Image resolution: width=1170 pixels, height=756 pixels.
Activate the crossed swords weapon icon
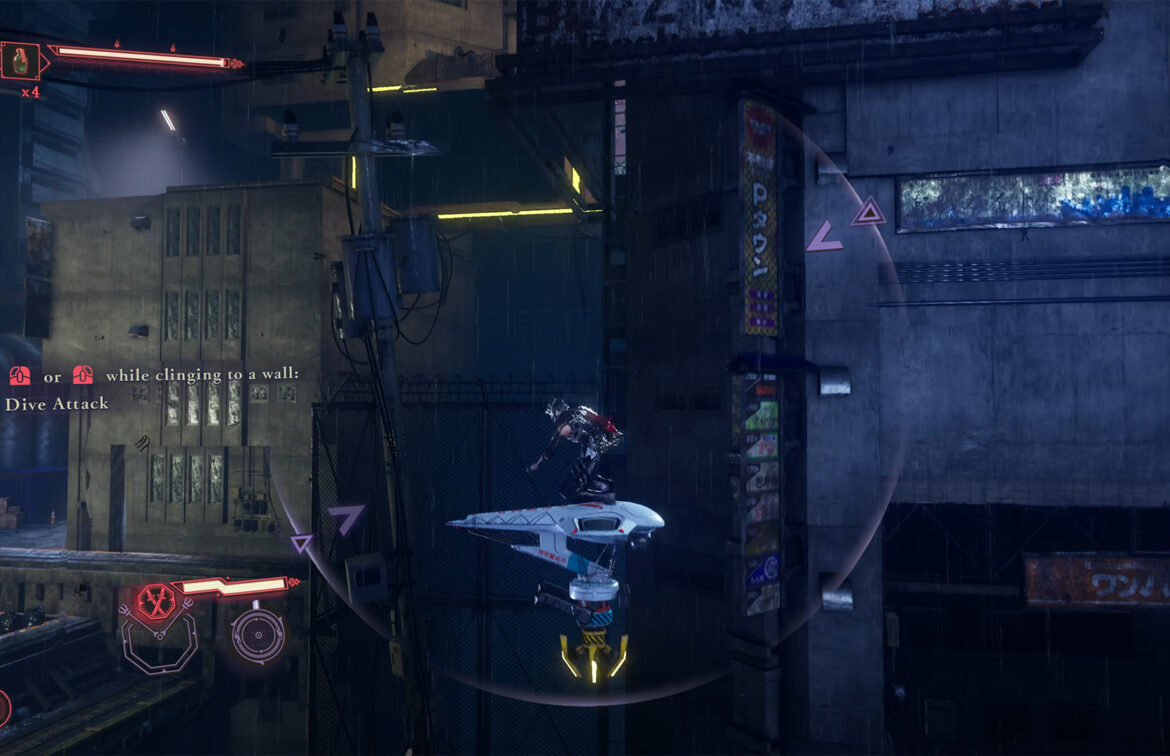[155, 601]
